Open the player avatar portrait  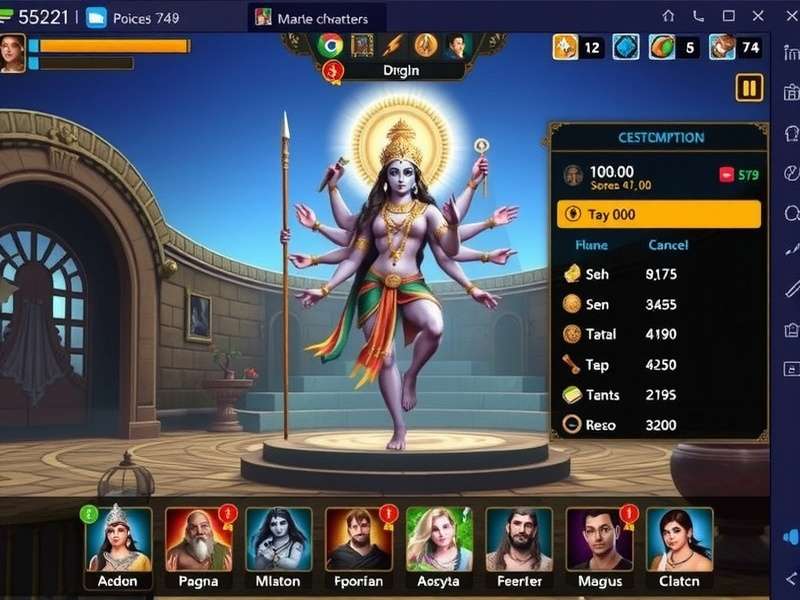(12, 53)
